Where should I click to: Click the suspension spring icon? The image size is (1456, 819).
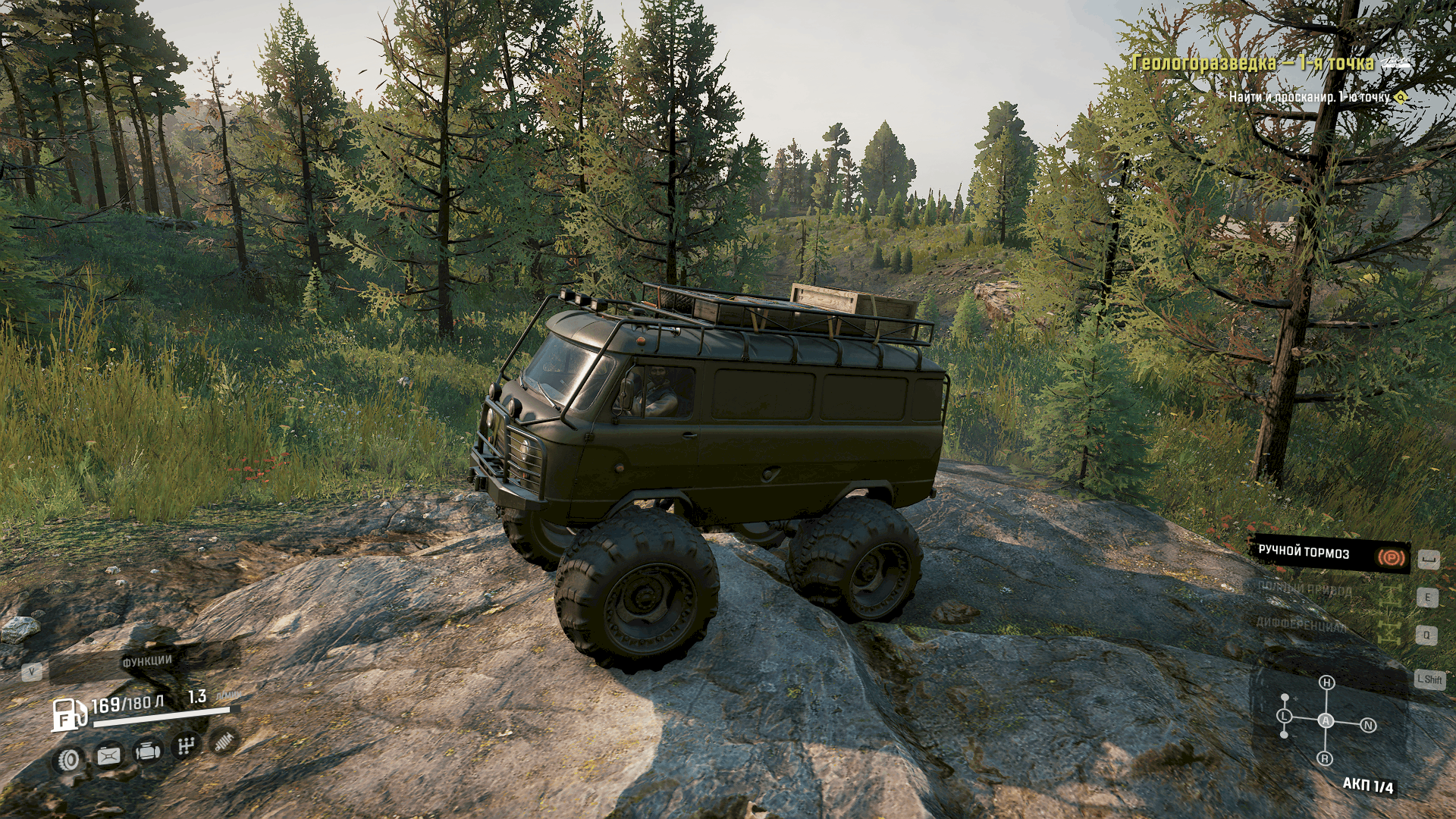(x=225, y=742)
